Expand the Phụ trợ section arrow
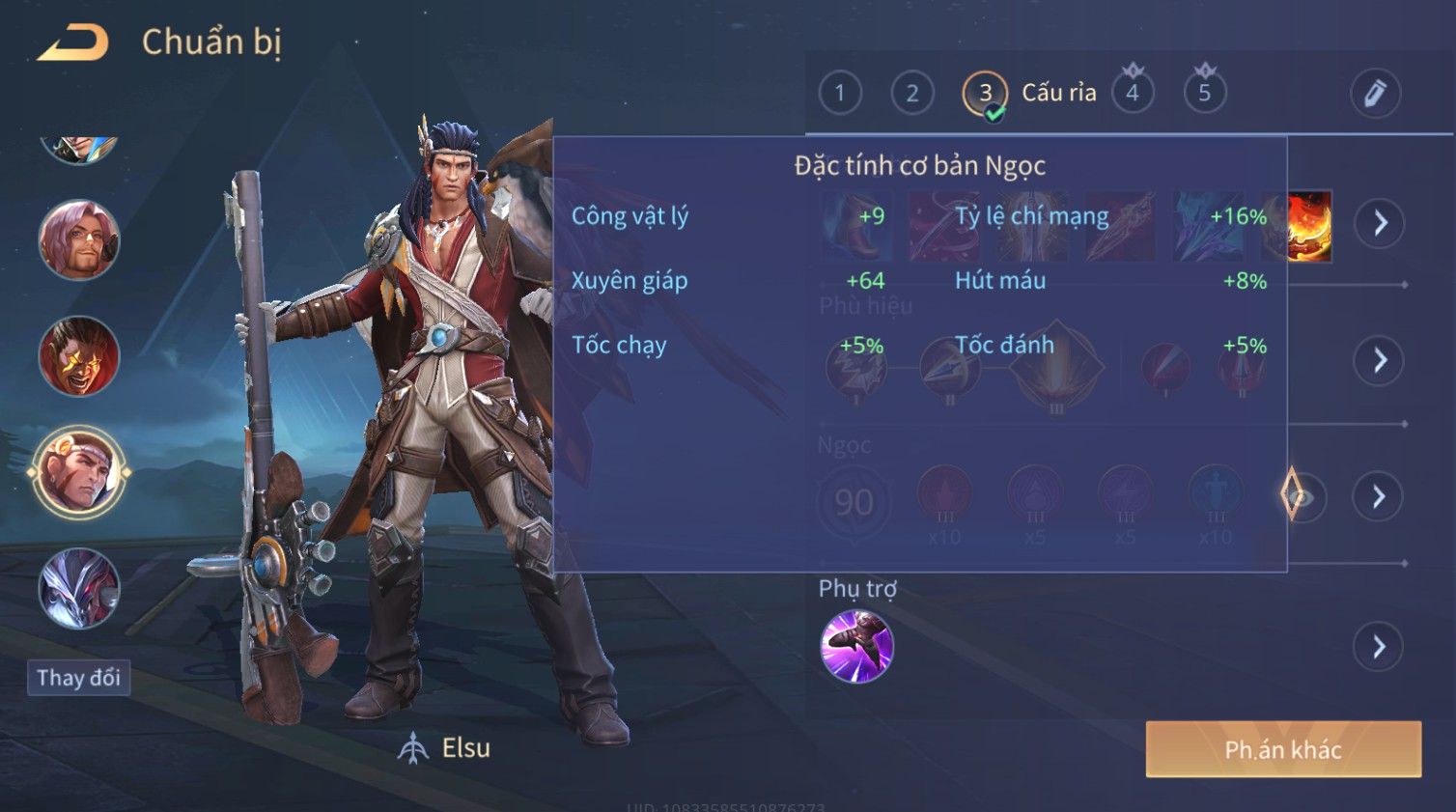The image size is (1456, 812). [1379, 647]
